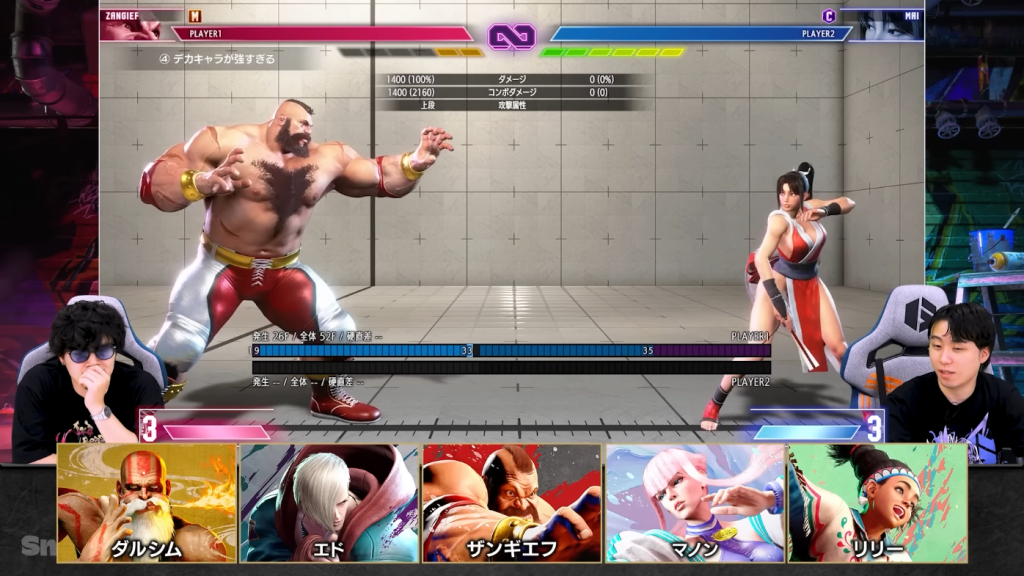The image size is (1024, 576).
Task: Select the ダルシム character card
Action: tap(147, 503)
